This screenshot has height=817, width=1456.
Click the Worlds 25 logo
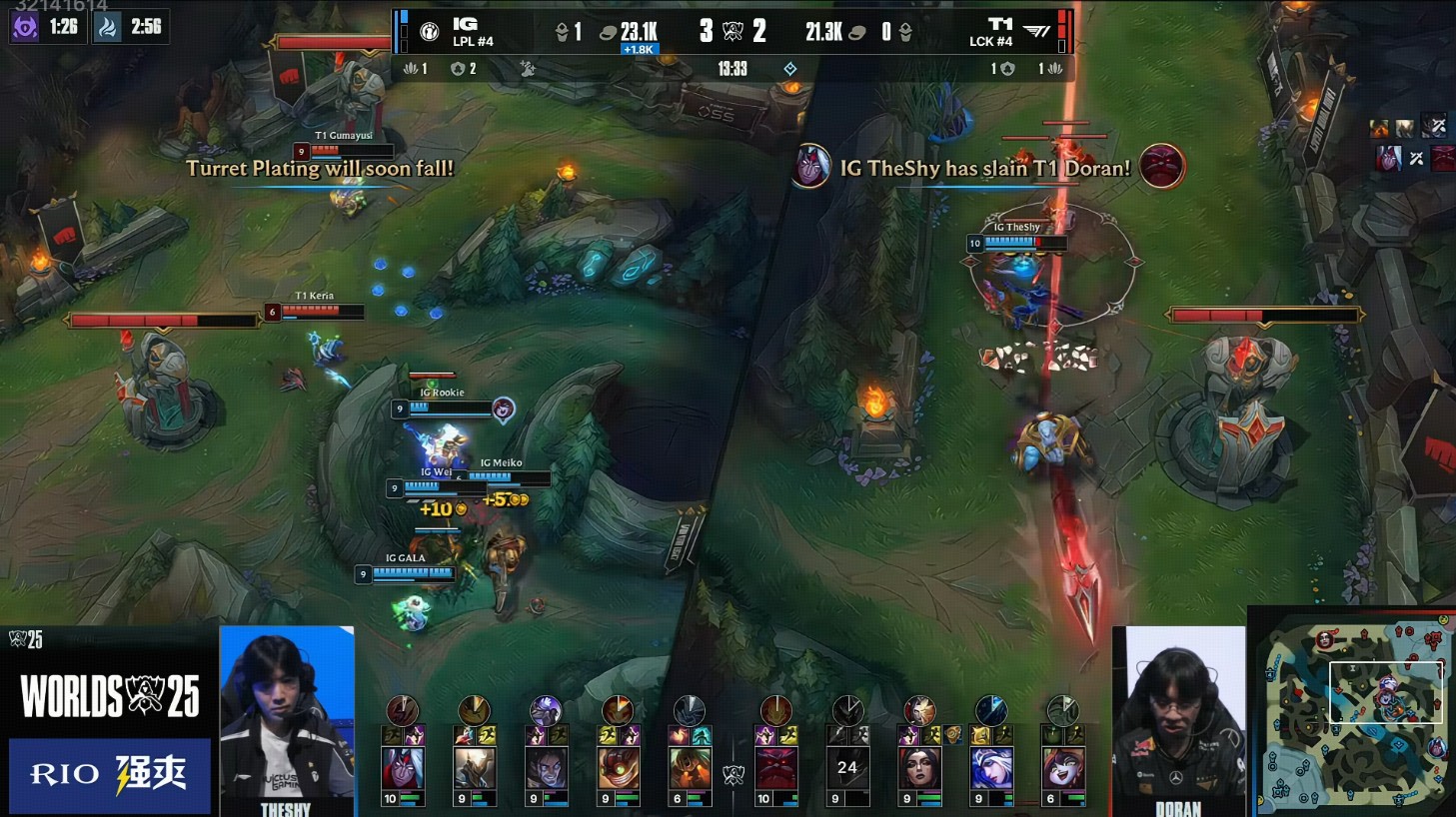click(110, 696)
